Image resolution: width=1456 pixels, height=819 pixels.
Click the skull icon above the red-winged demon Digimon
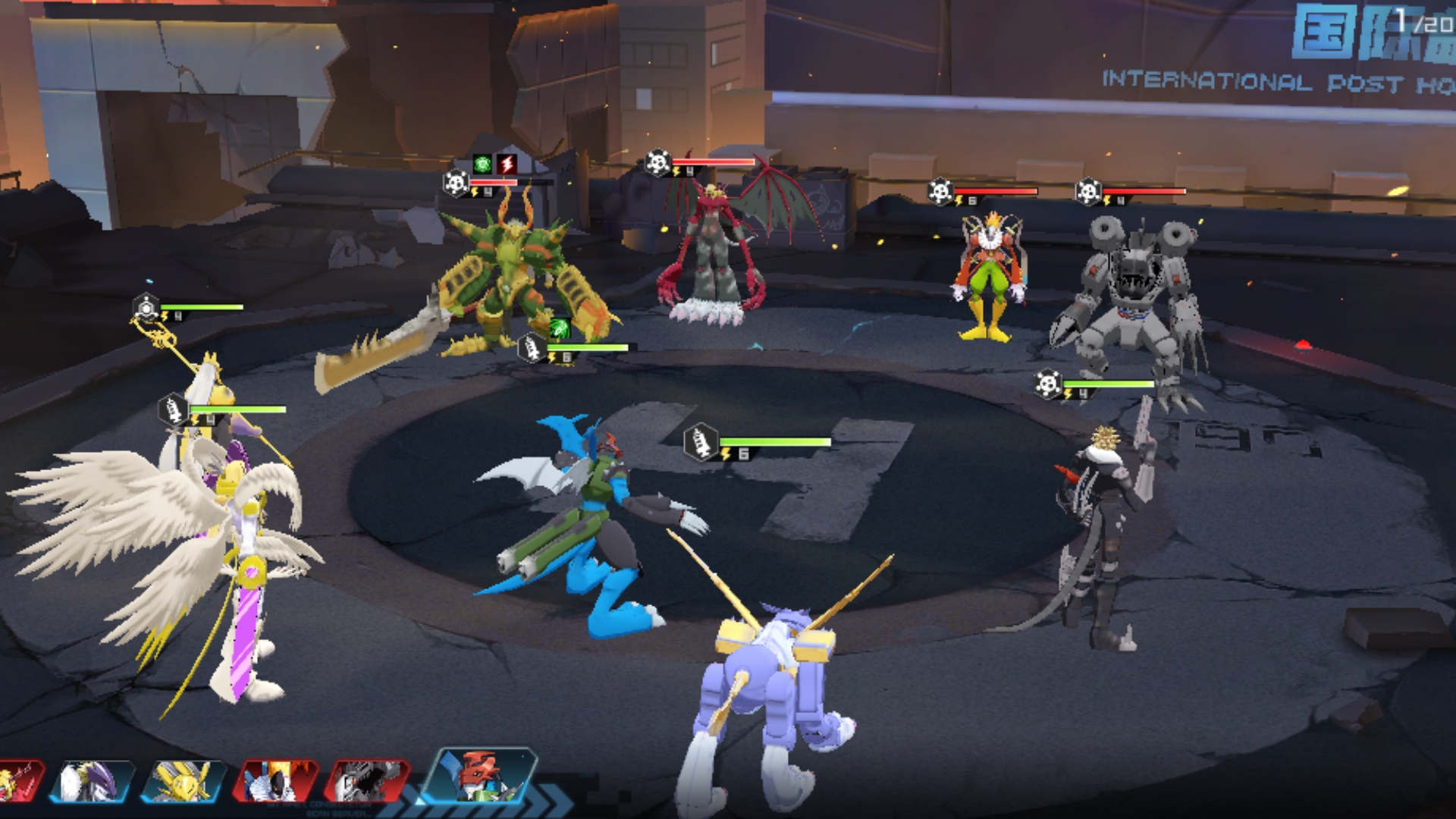point(657,162)
